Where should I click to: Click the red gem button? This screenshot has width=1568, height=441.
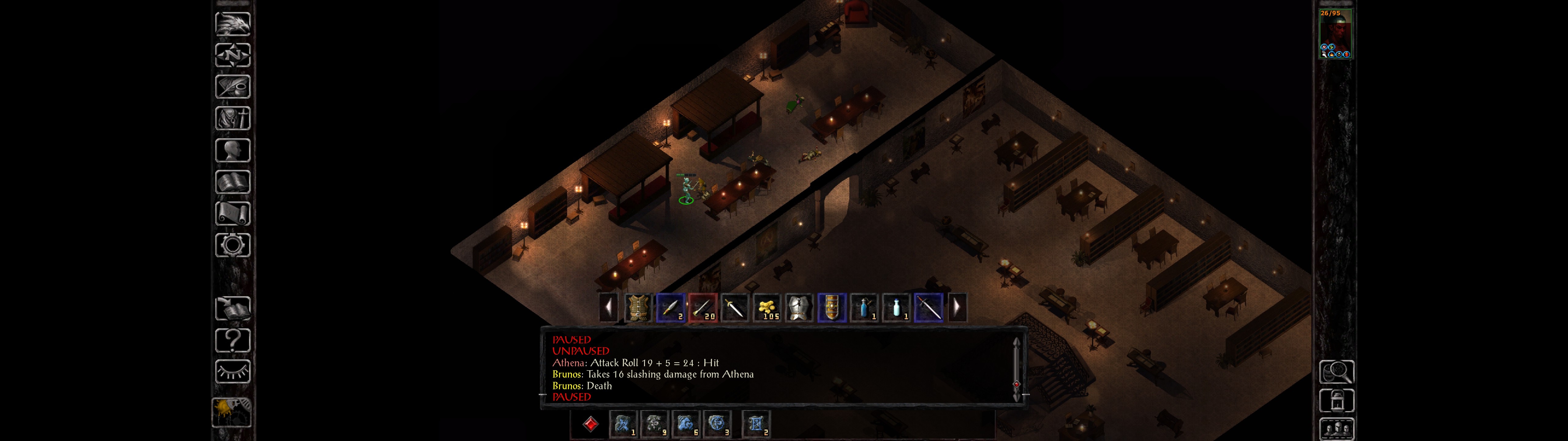pyautogui.click(x=590, y=424)
